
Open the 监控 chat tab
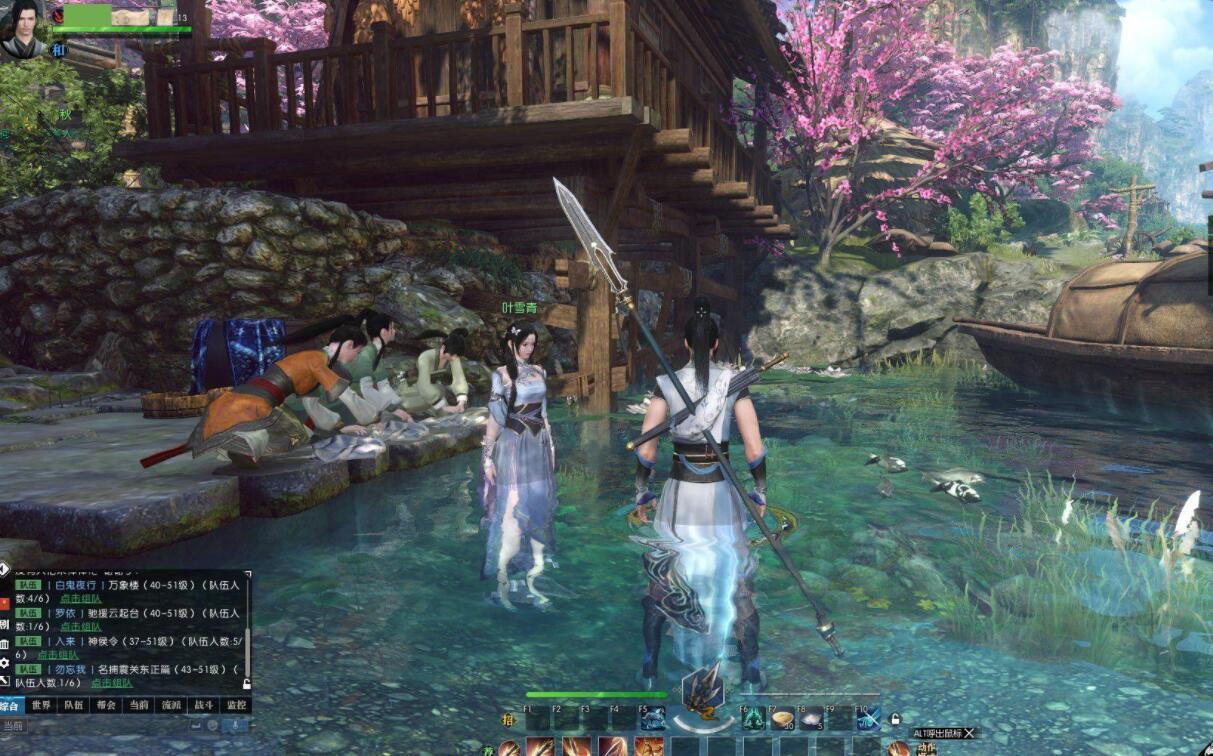(236, 705)
